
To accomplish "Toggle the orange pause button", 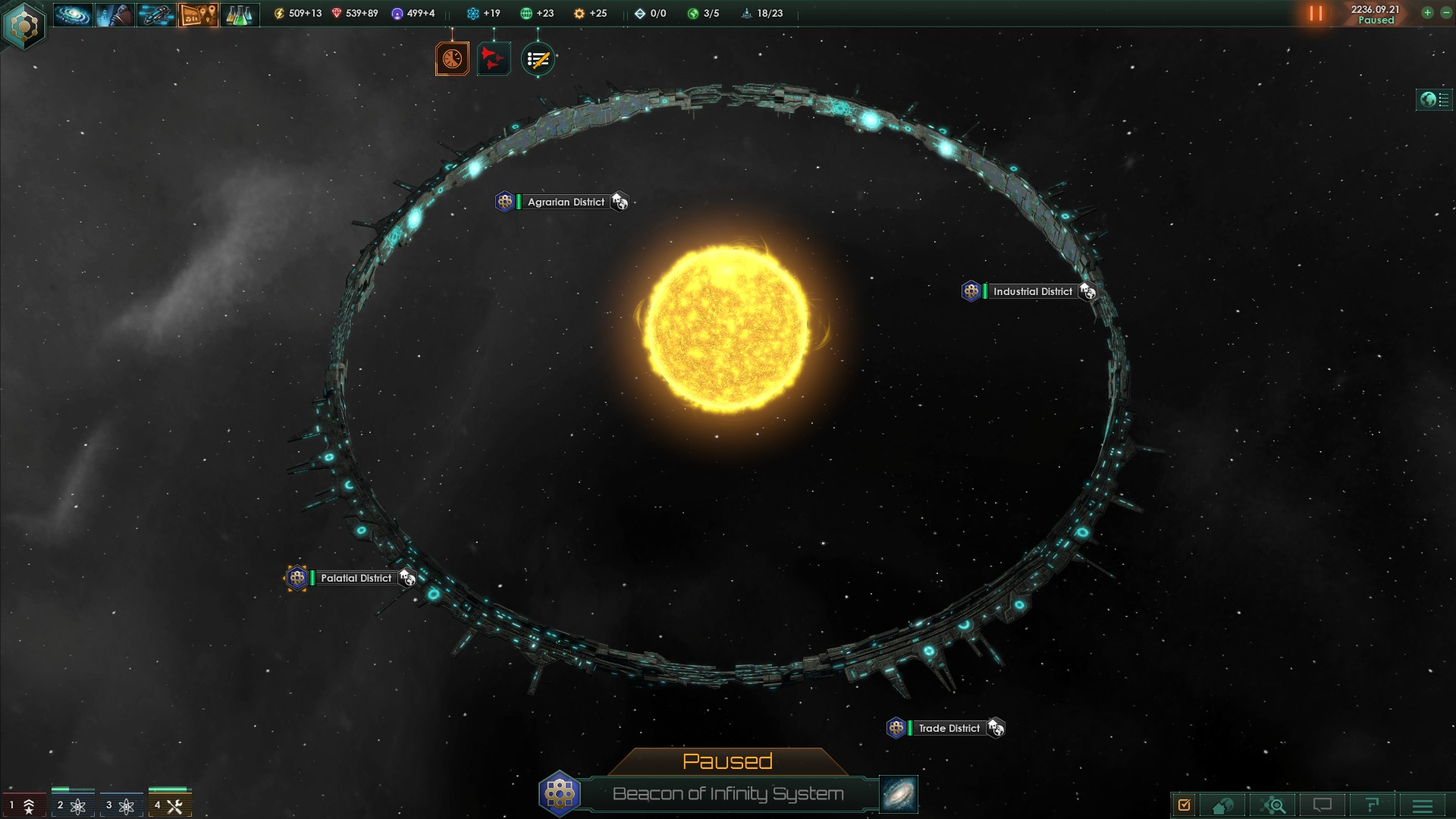I will point(1316,14).
